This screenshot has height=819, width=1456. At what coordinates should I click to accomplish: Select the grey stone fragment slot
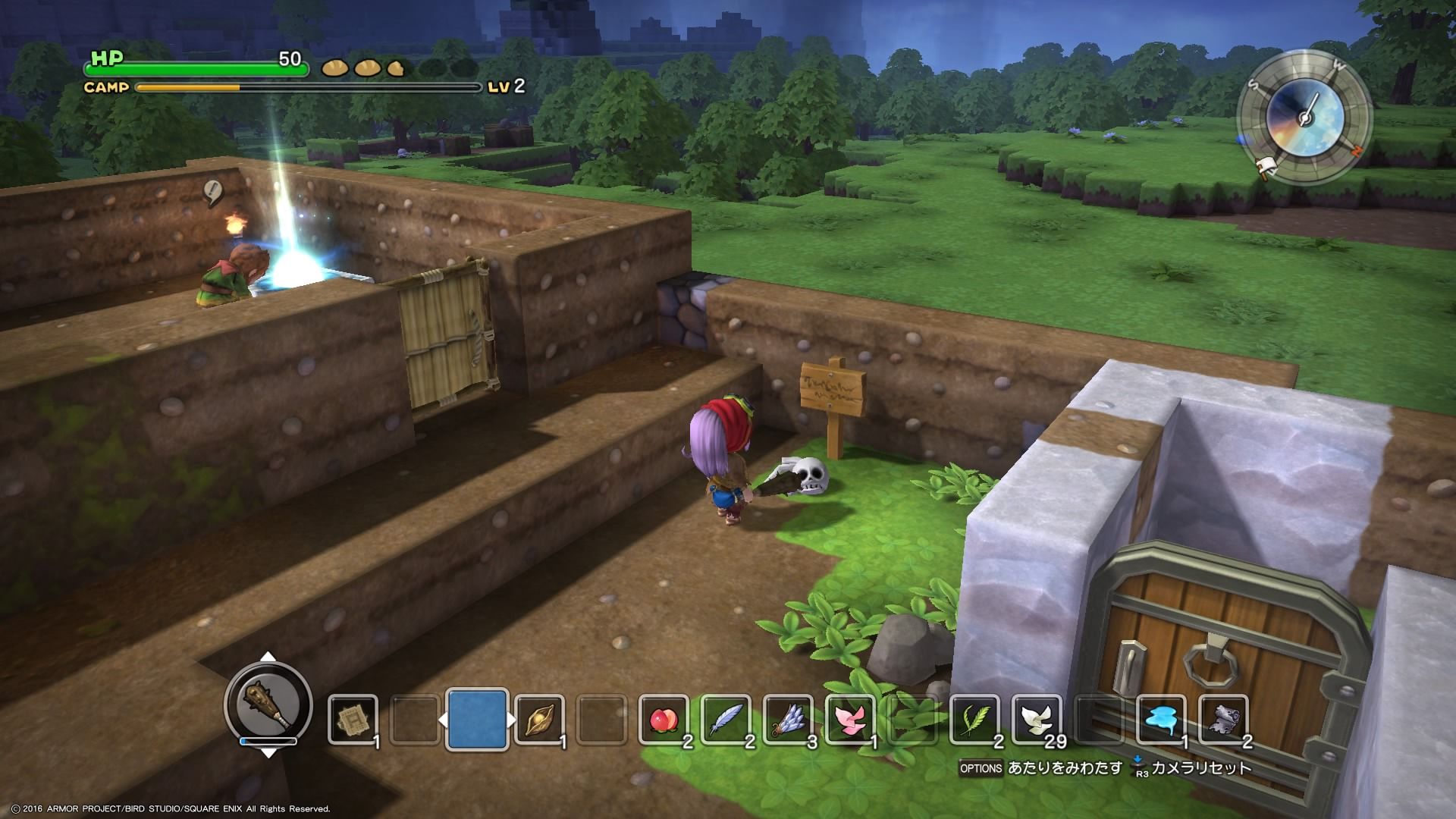point(1223,719)
